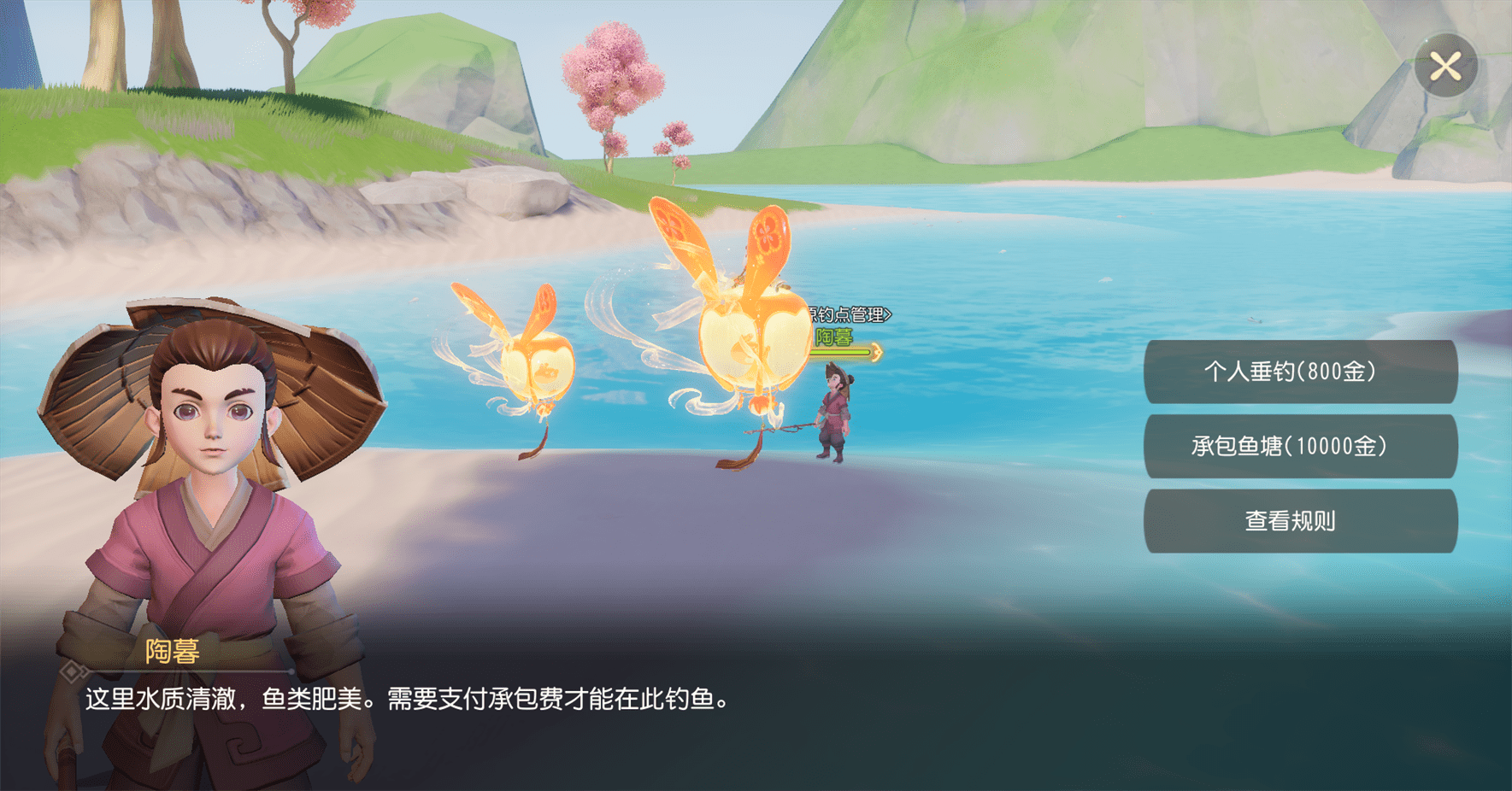
Task: Choose 个人垂钓(800金) option
Action: pos(1299,372)
